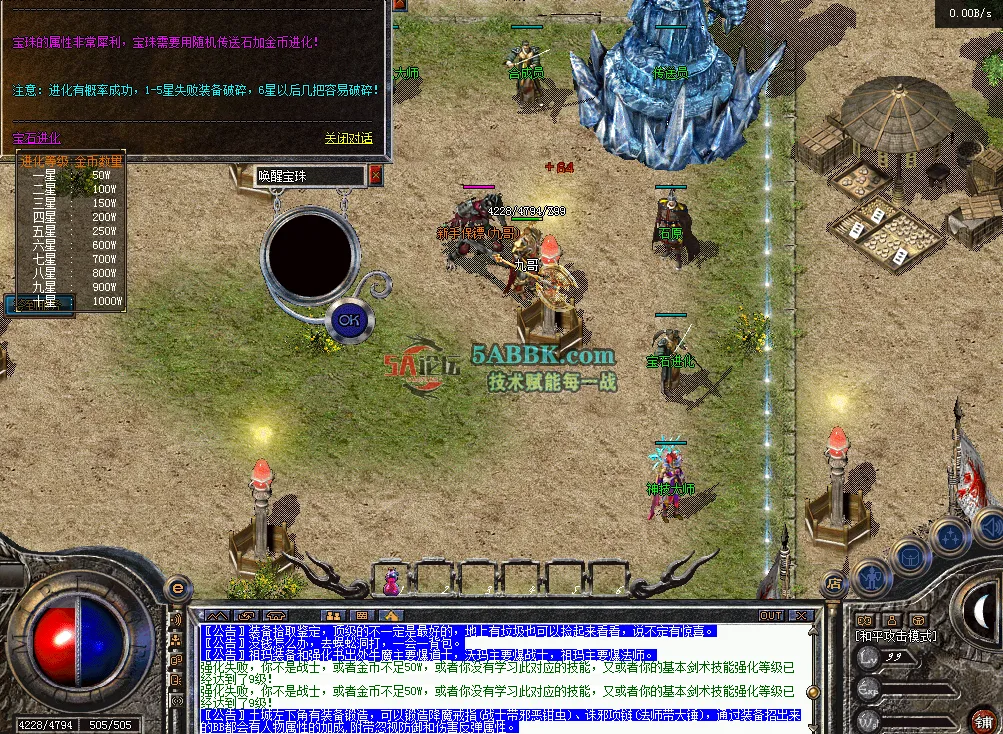Click the OUT button above chat
Image resolution: width=1003 pixels, height=734 pixels.
pos(771,616)
